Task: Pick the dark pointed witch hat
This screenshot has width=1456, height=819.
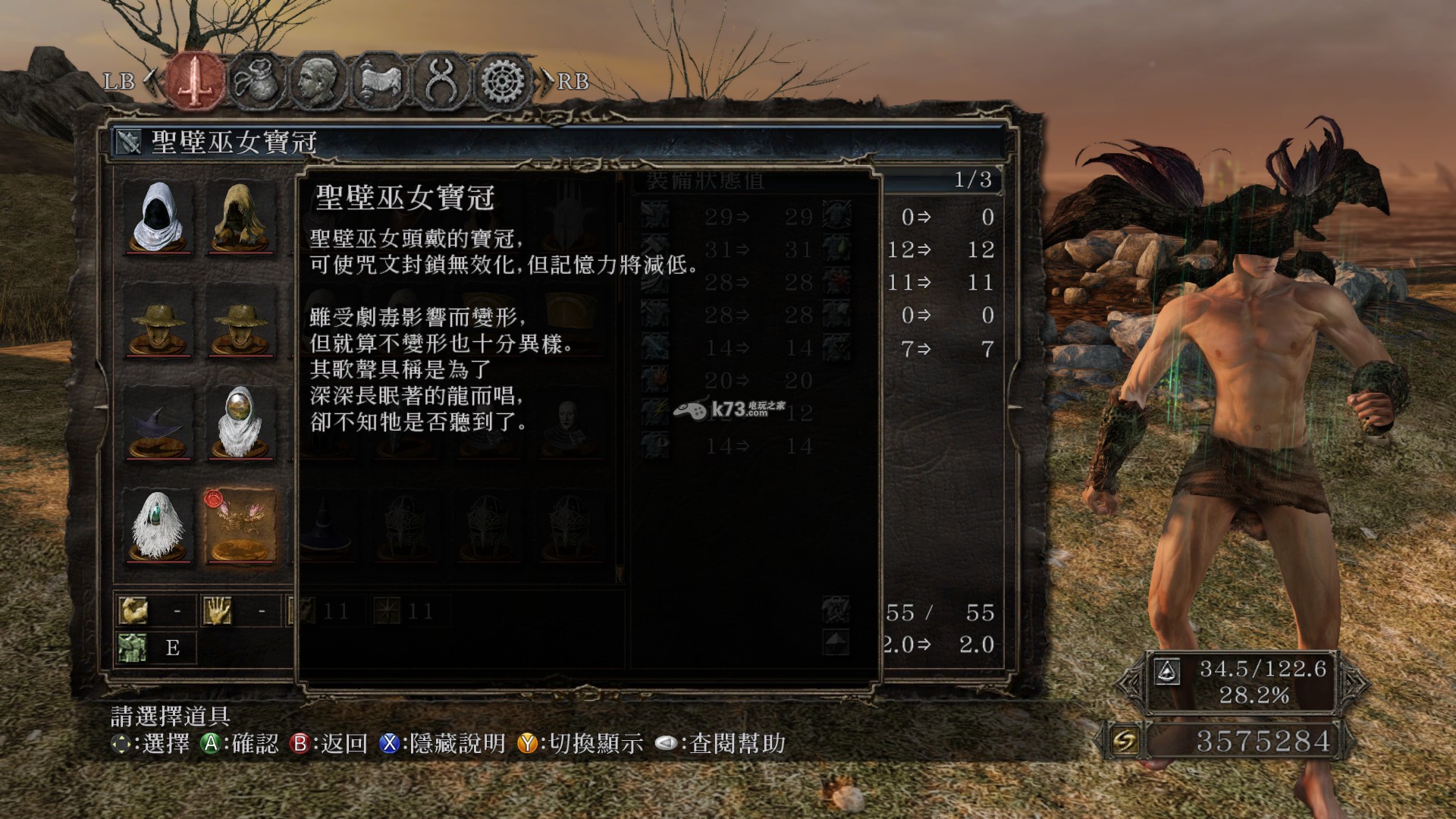Action: [x=158, y=423]
